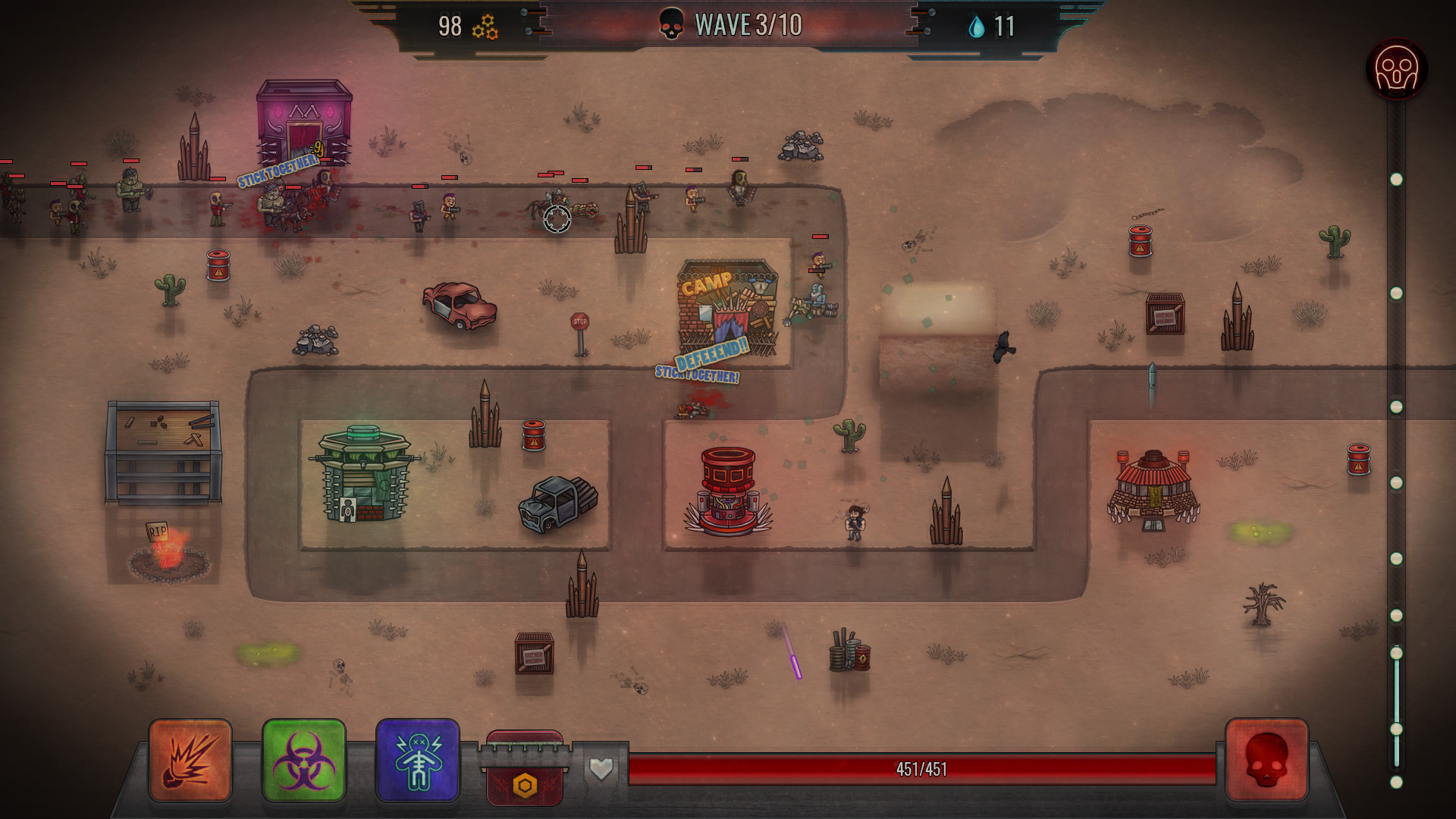Select the skull icon in the wave banner

[670, 23]
